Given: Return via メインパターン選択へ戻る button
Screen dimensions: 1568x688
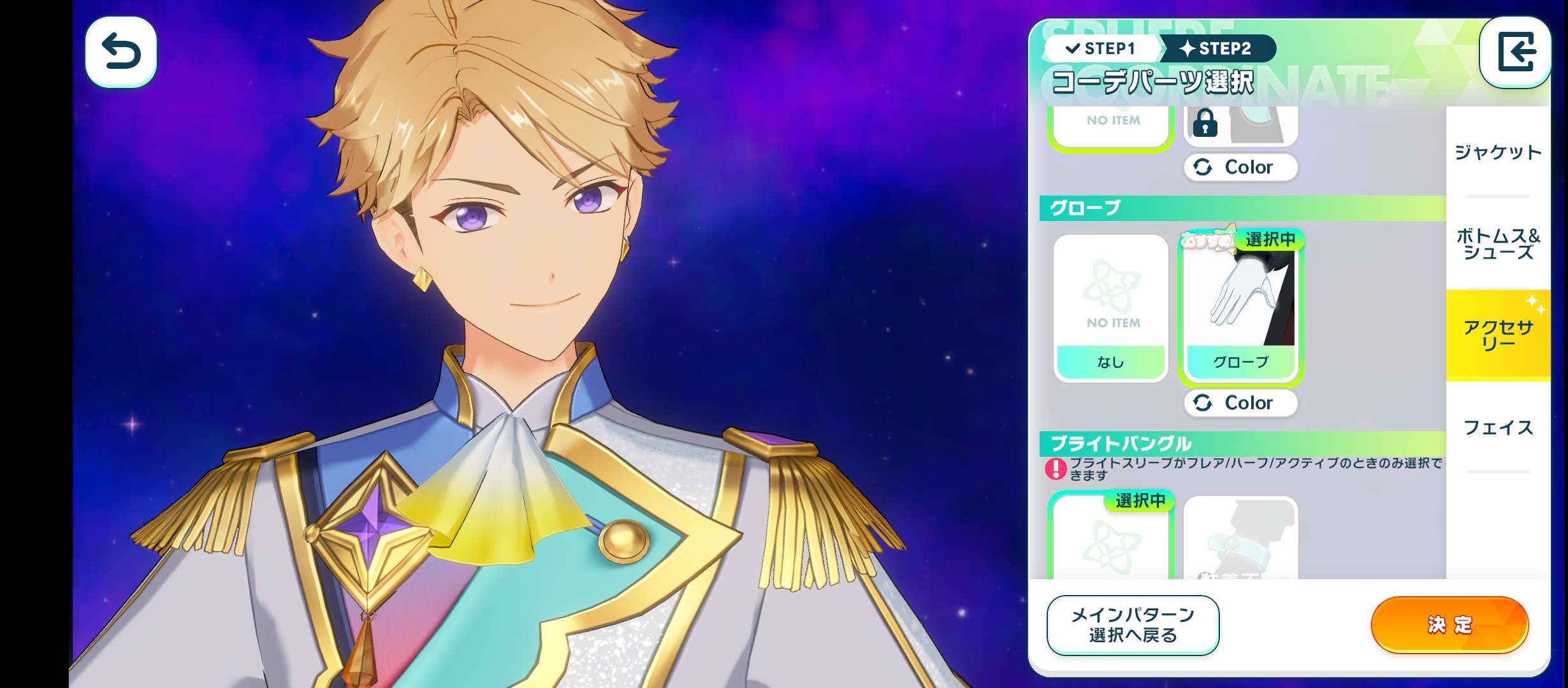Looking at the screenshot, I should [1132, 625].
